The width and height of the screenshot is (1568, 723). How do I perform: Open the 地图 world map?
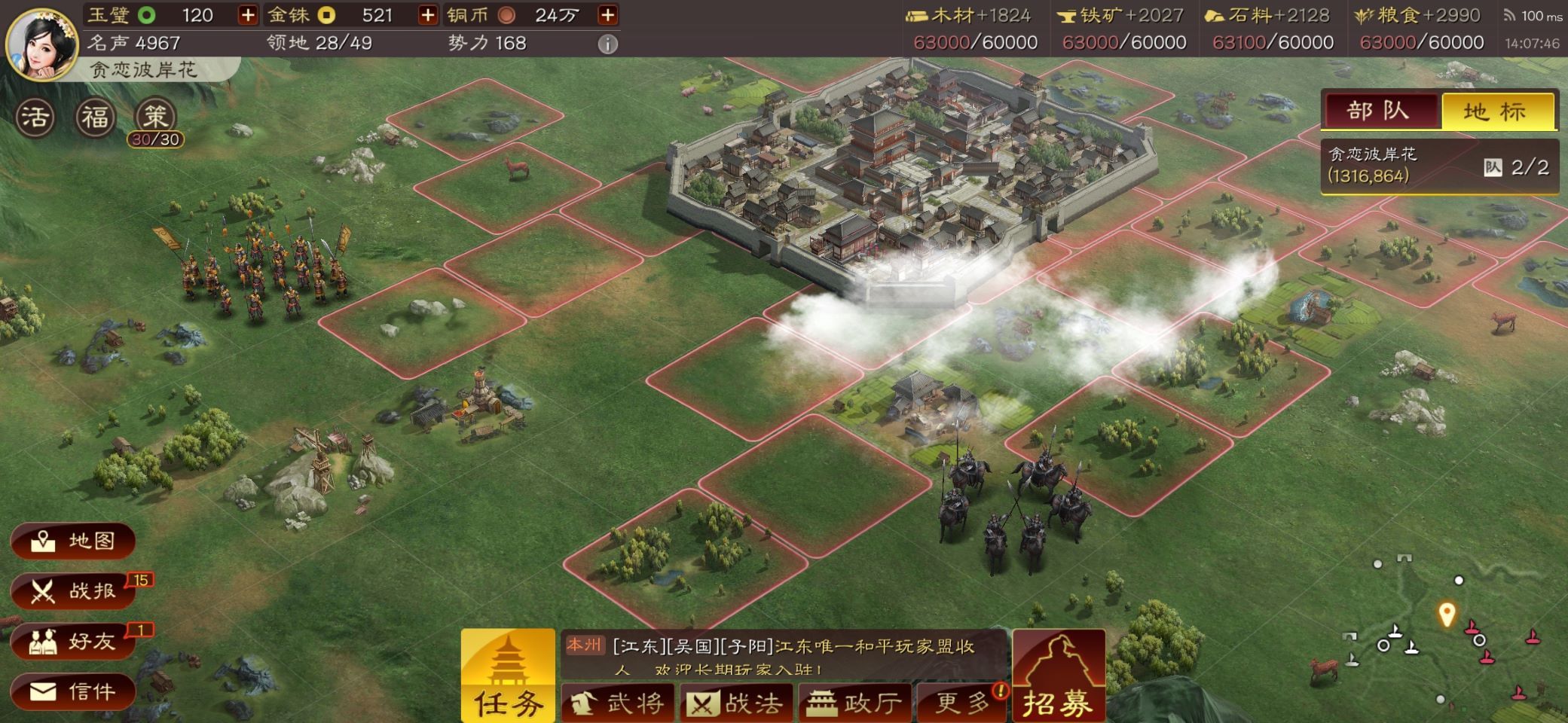pos(73,541)
